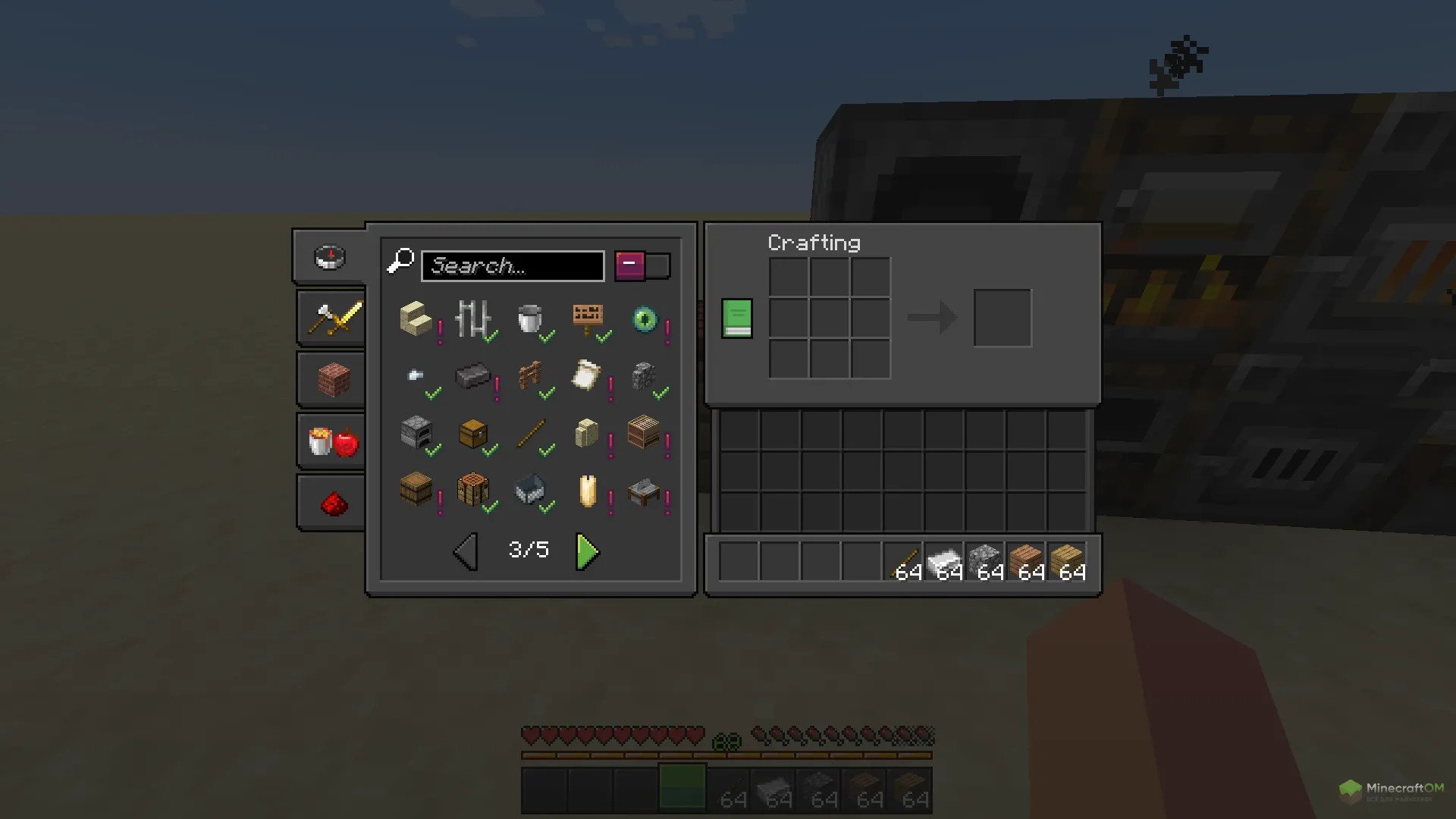
Task: Choose the furnace recipe
Action: pyautogui.click(x=416, y=433)
